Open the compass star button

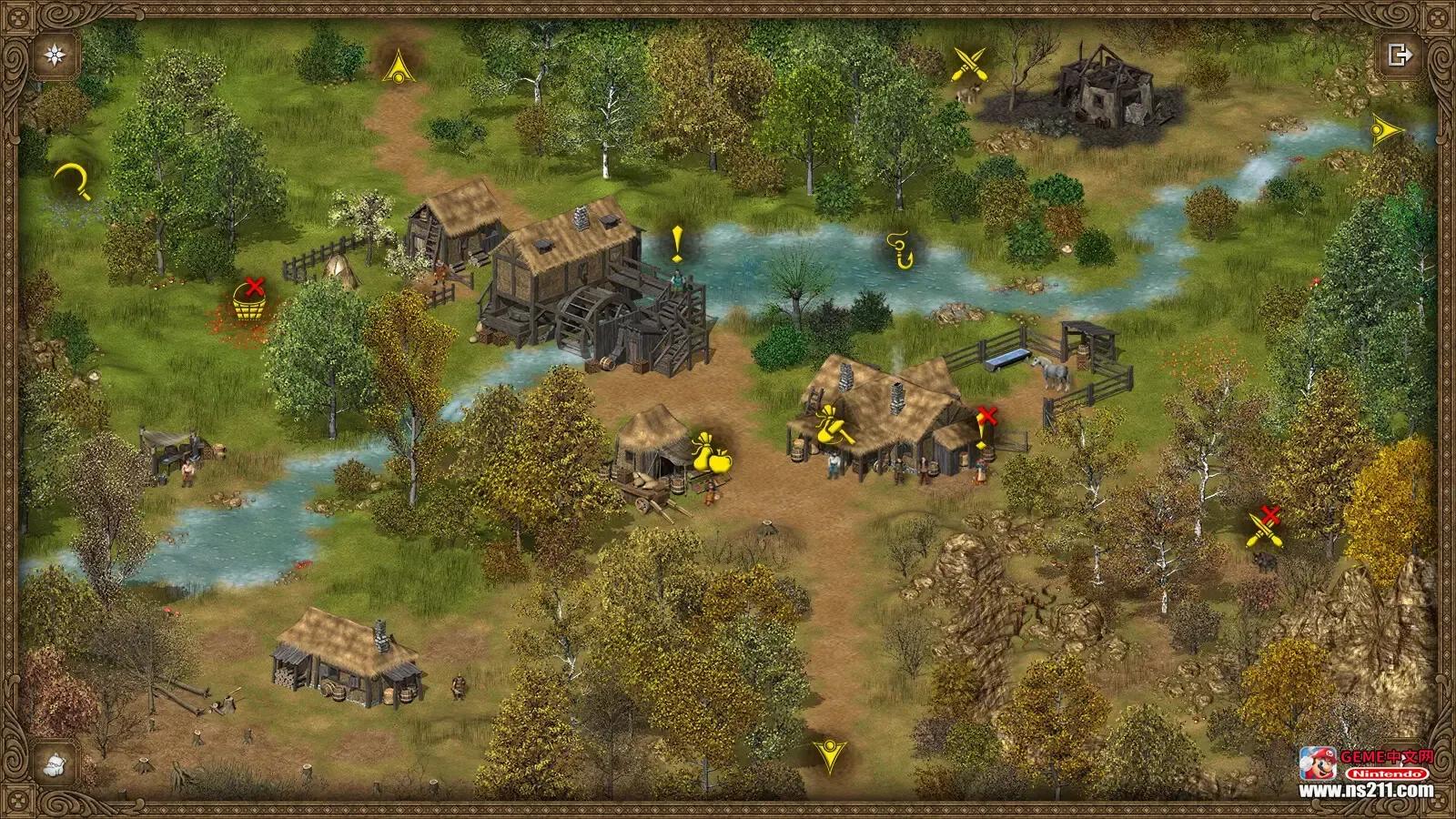56,55
